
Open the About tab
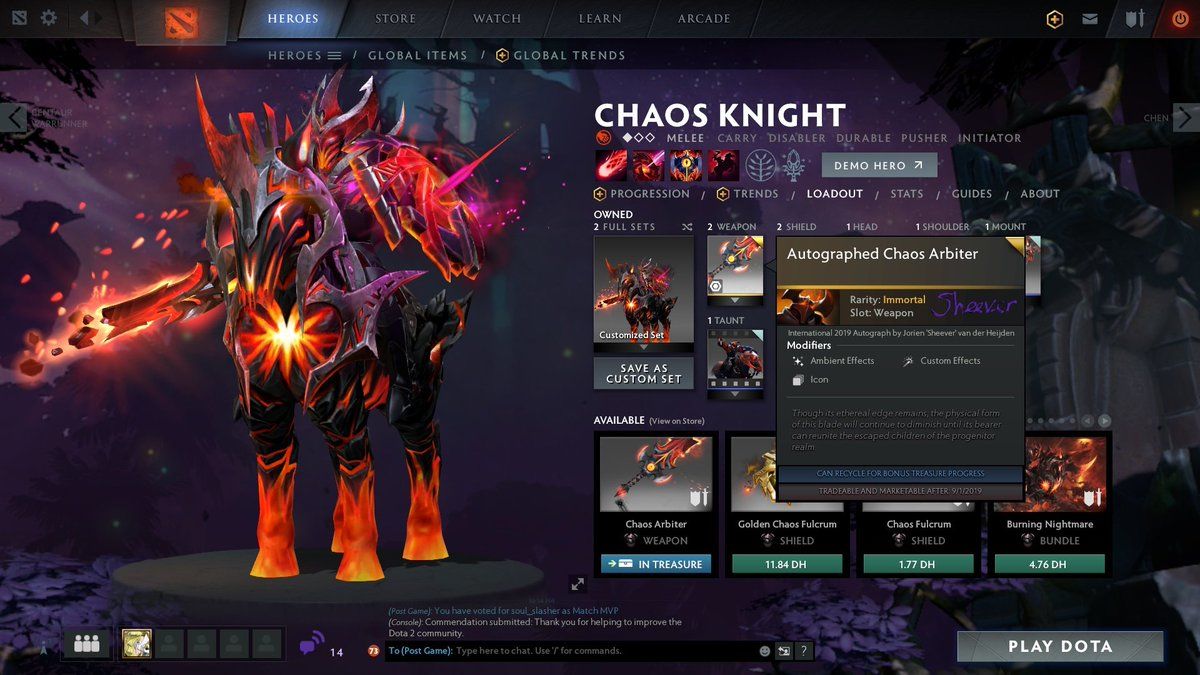click(x=1039, y=194)
